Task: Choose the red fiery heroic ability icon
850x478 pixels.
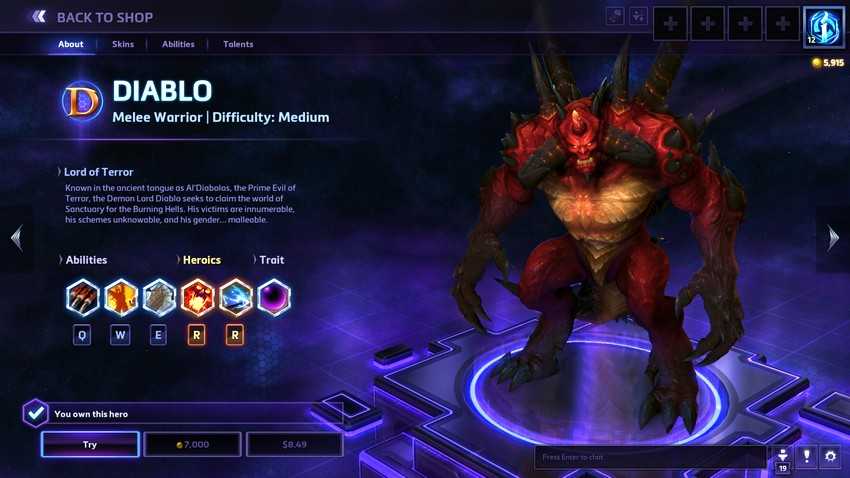Action: tap(197, 297)
